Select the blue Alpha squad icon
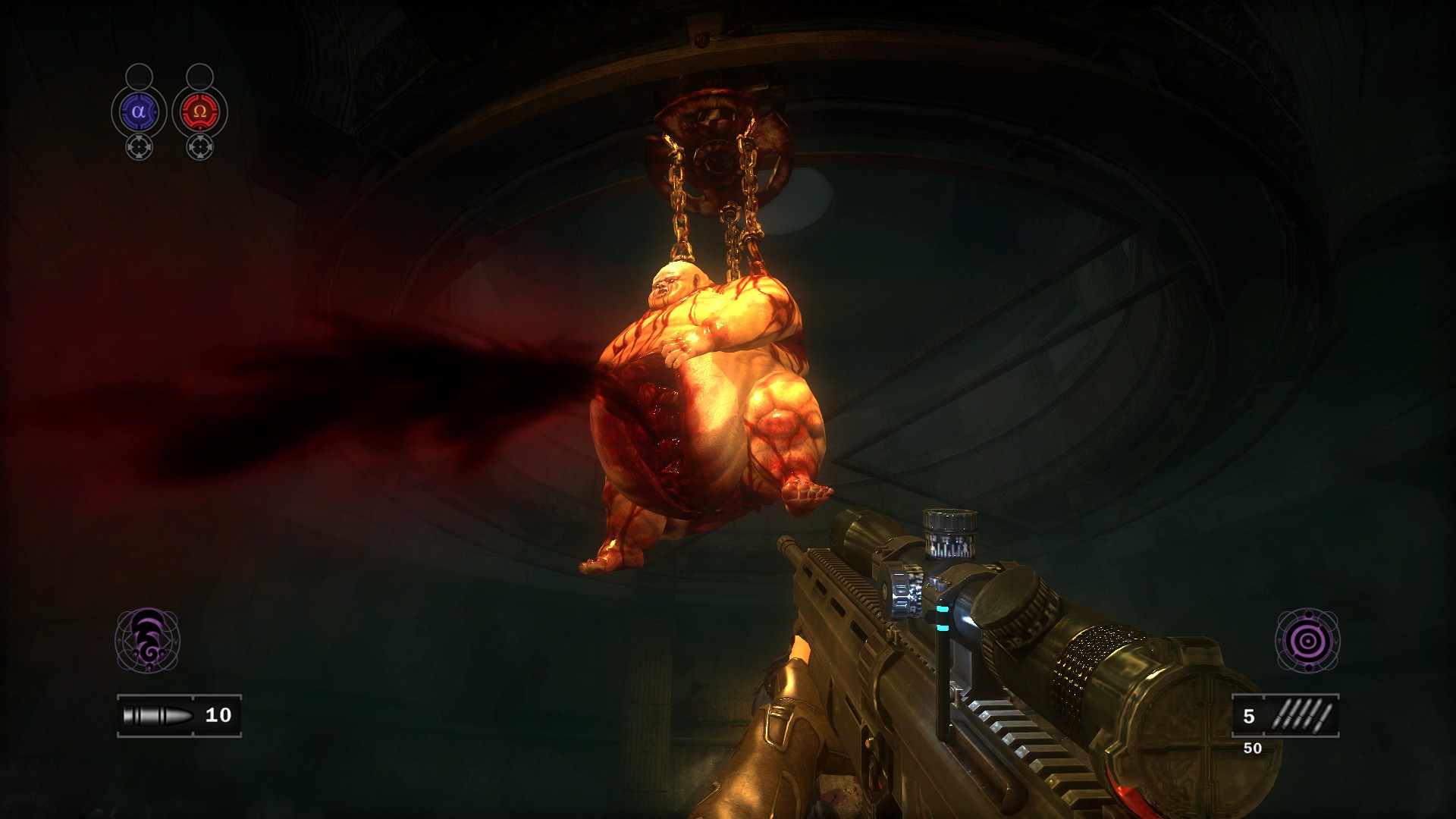The image size is (1456, 819). 138,112
